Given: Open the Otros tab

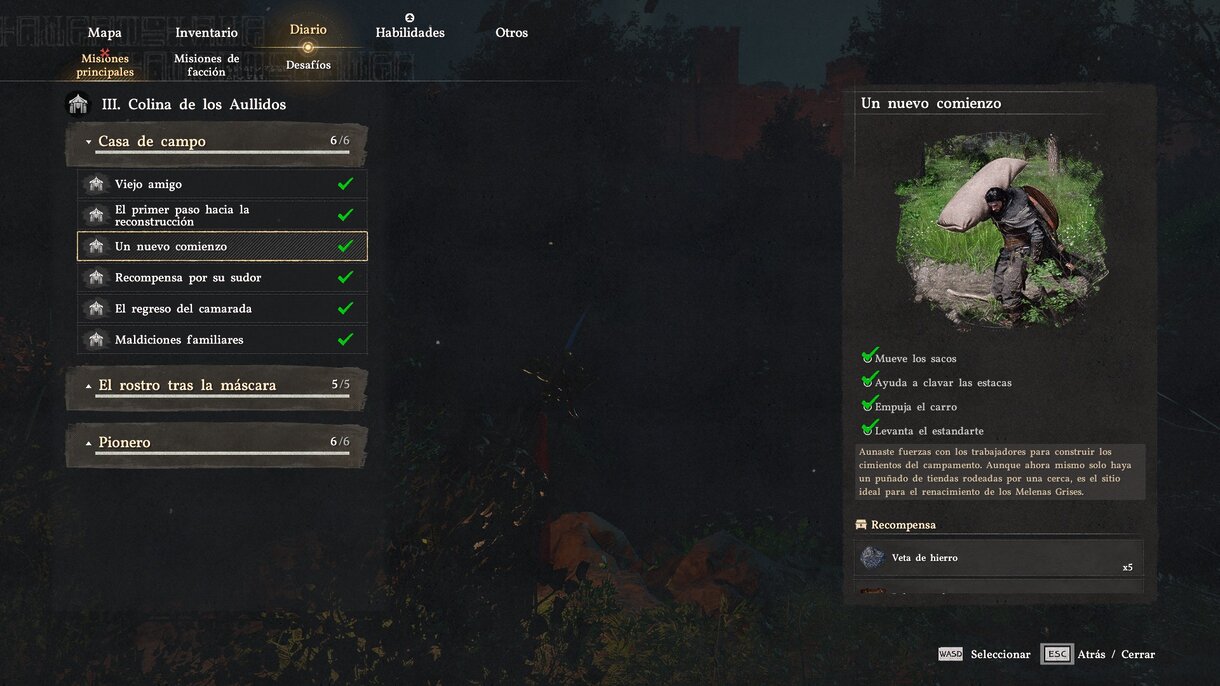Looking at the screenshot, I should 511,33.
